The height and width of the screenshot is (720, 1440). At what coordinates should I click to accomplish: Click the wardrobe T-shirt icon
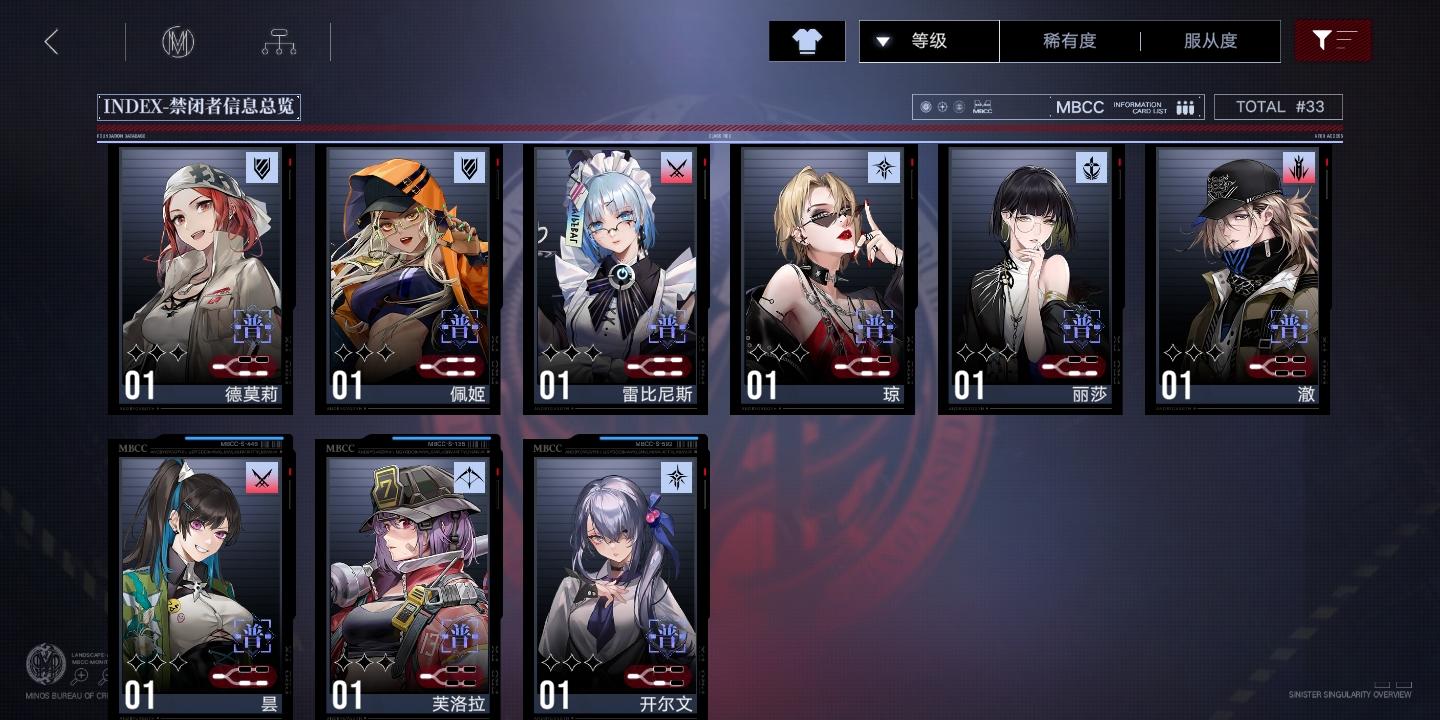(x=807, y=41)
